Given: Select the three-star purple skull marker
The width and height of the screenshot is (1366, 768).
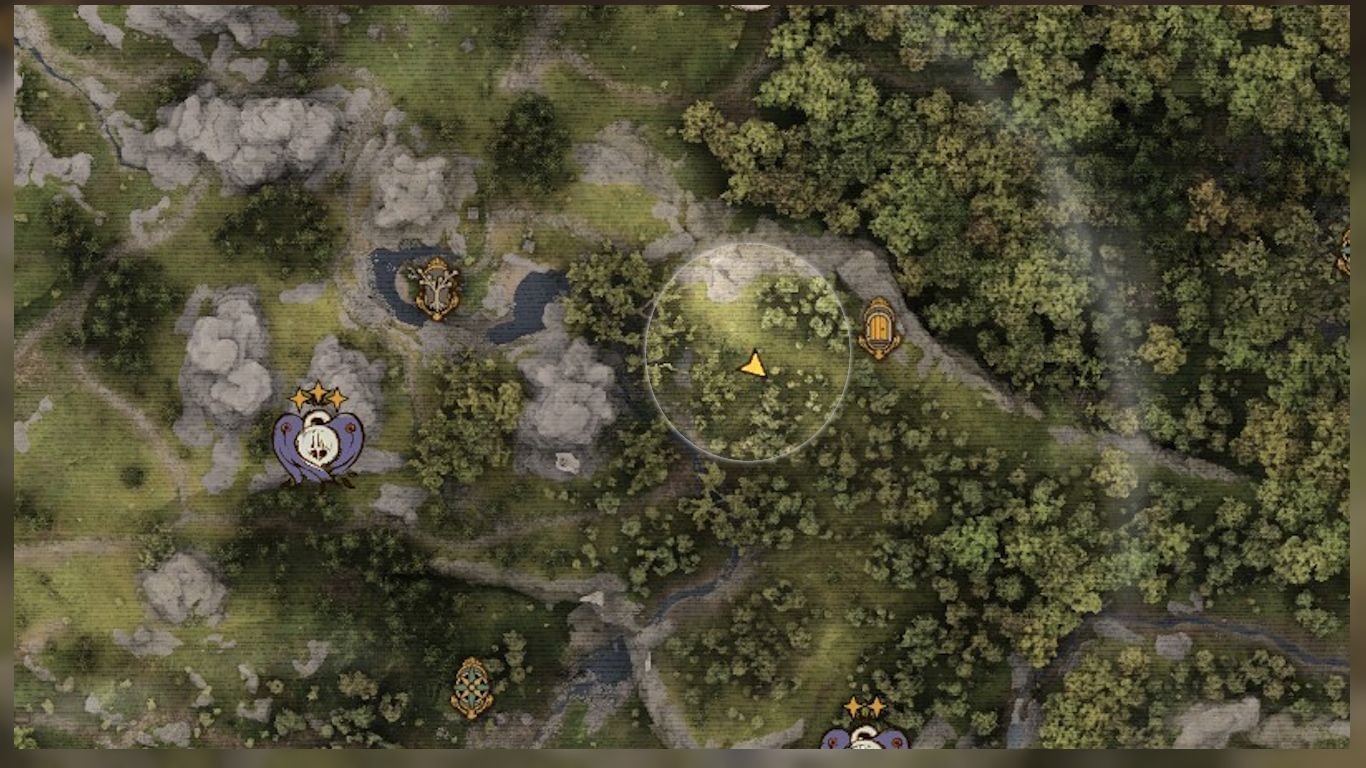Looking at the screenshot, I should pos(318,440).
